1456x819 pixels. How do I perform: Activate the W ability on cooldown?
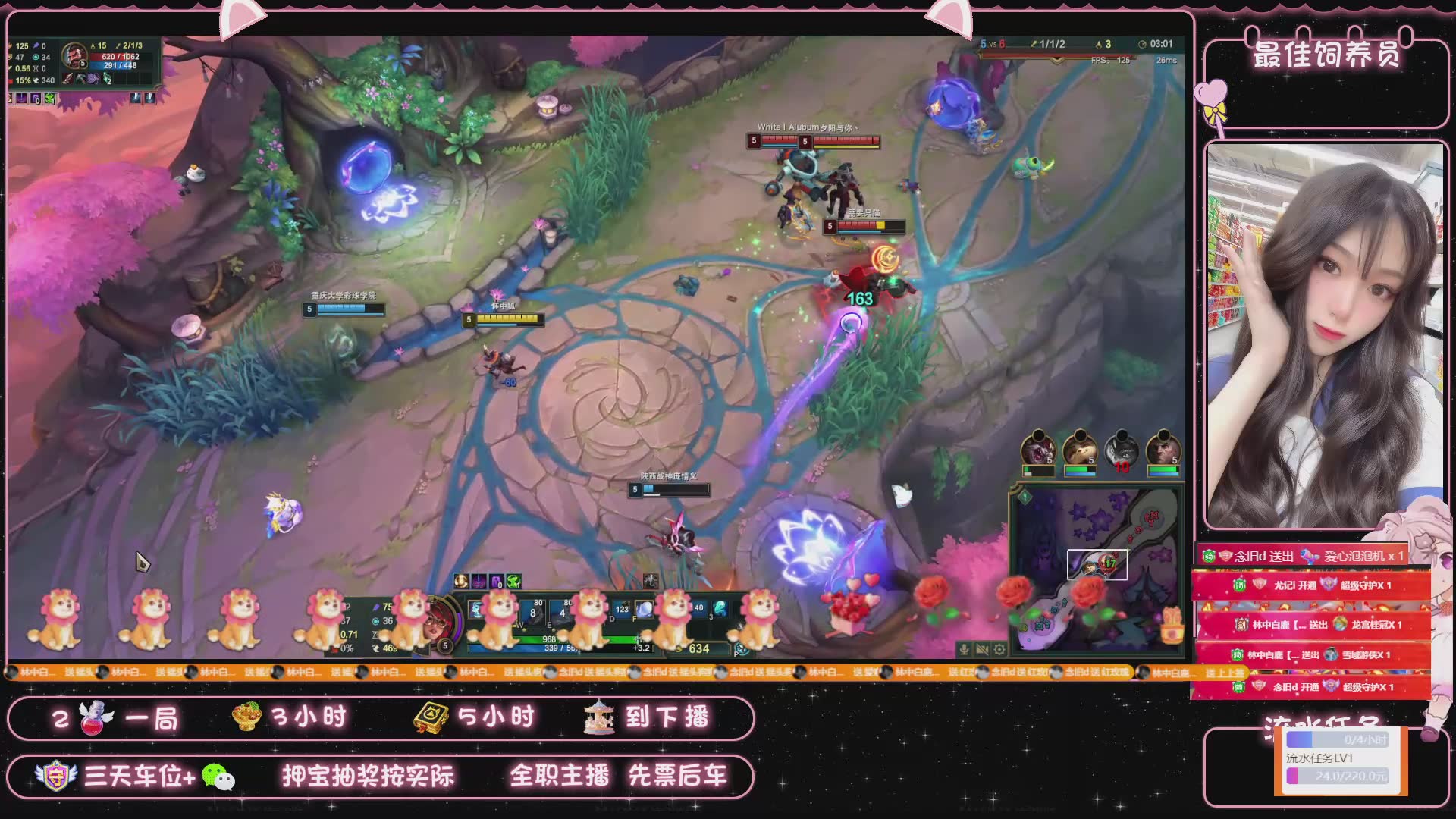pos(533,611)
